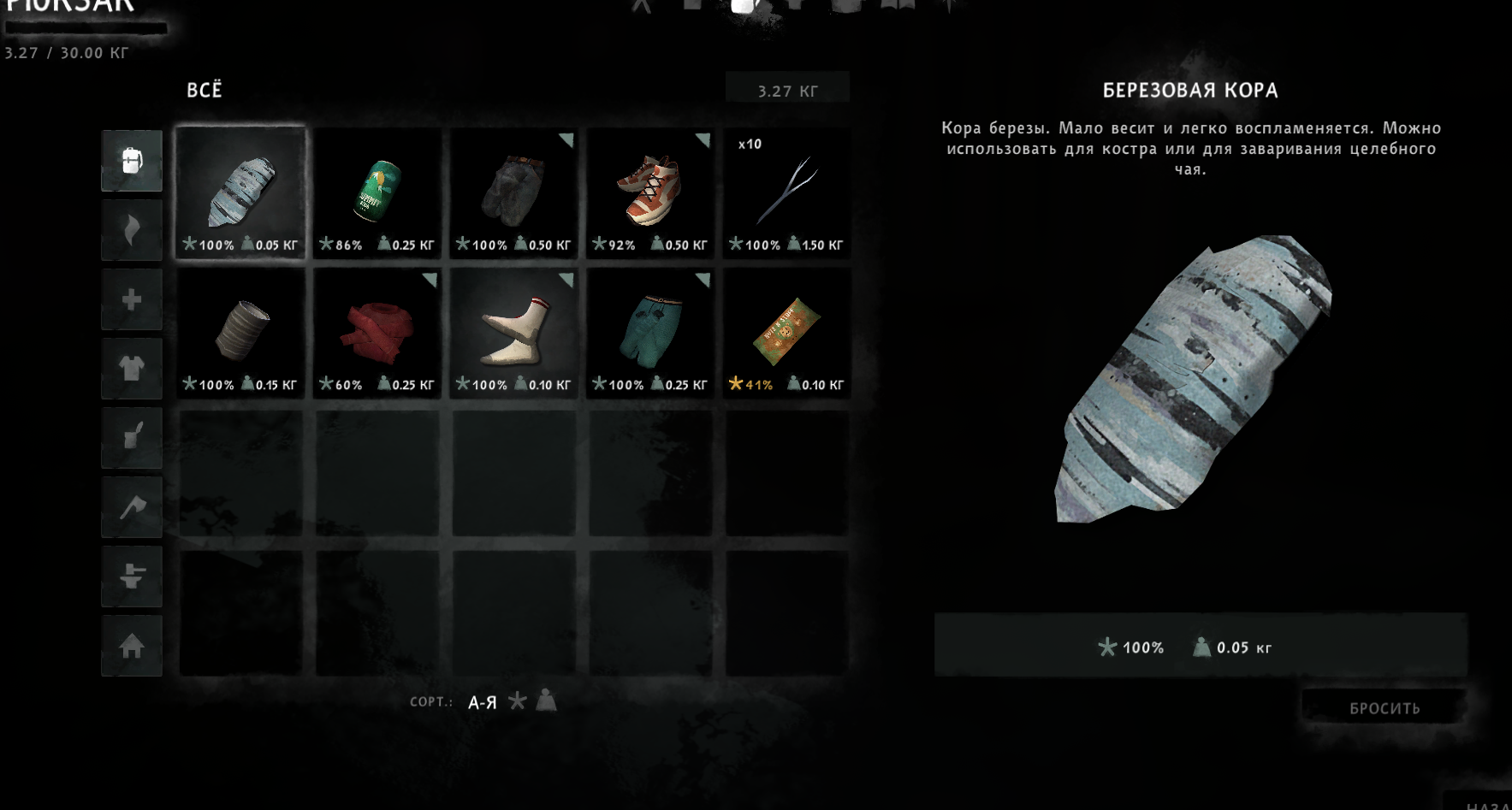Show all items with backpack filter
This screenshot has height=810, width=1512.
pyautogui.click(x=132, y=161)
